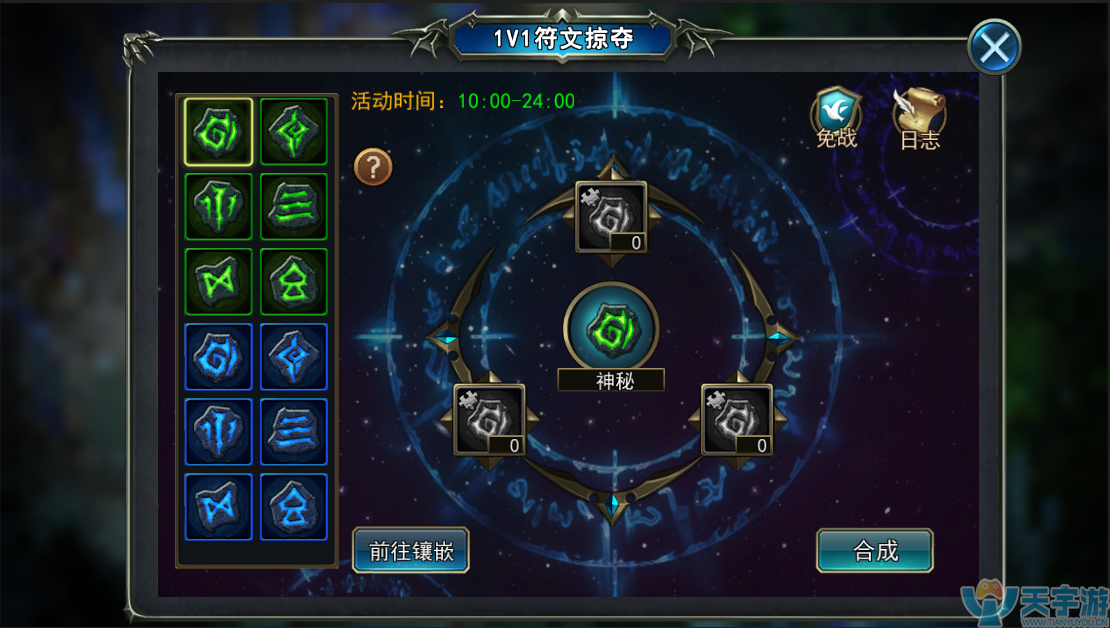Select the blue vertical-lines rune

(x=219, y=431)
